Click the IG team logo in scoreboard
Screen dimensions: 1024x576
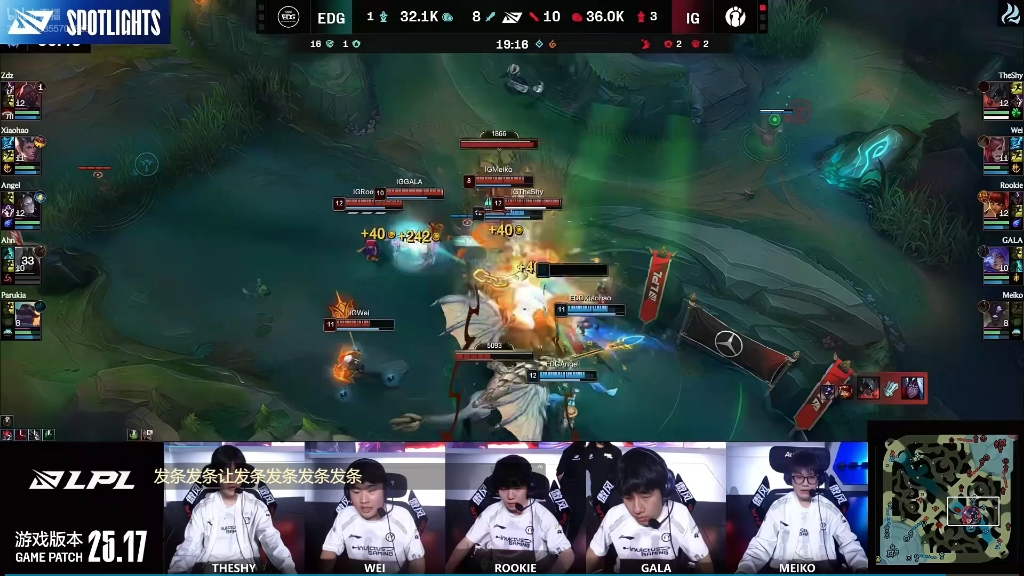(x=735, y=17)
